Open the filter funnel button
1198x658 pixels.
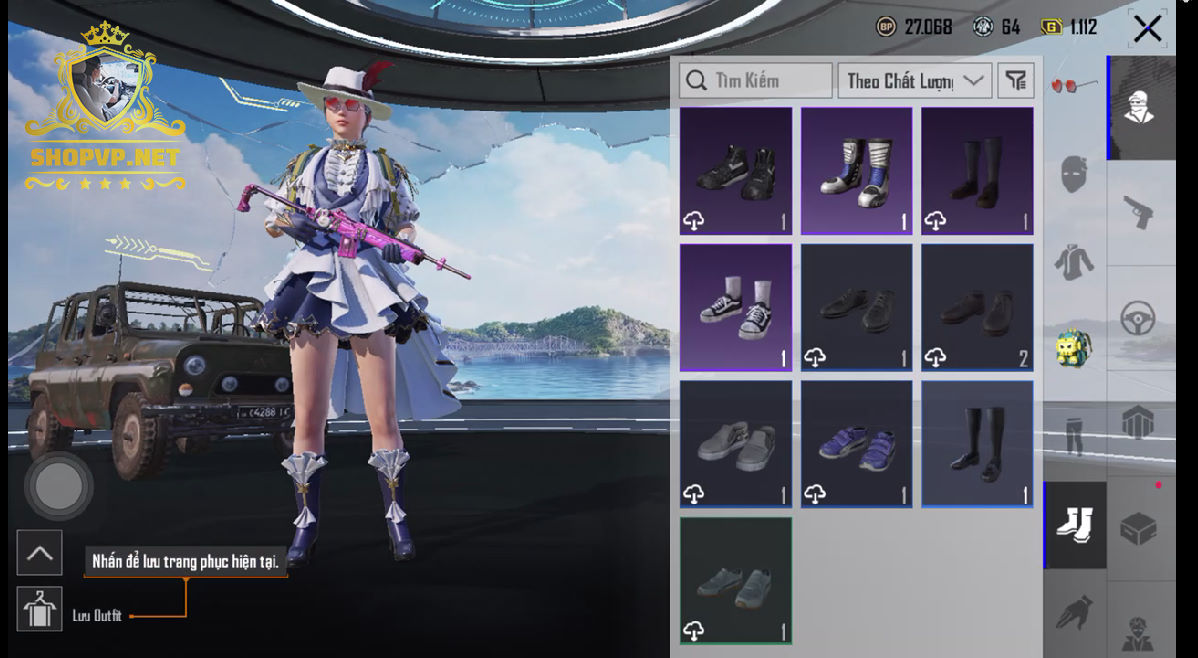1015,81
